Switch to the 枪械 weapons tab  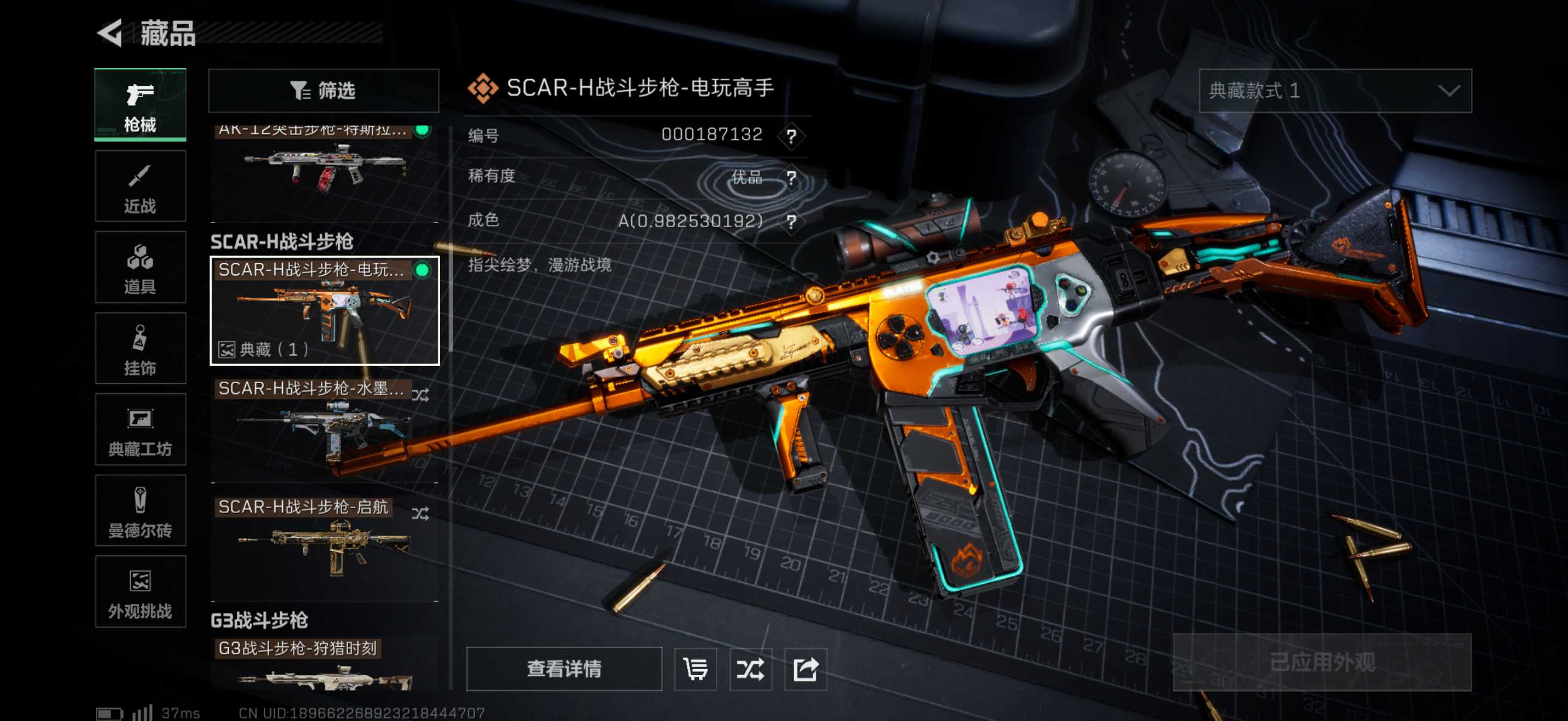140,105
